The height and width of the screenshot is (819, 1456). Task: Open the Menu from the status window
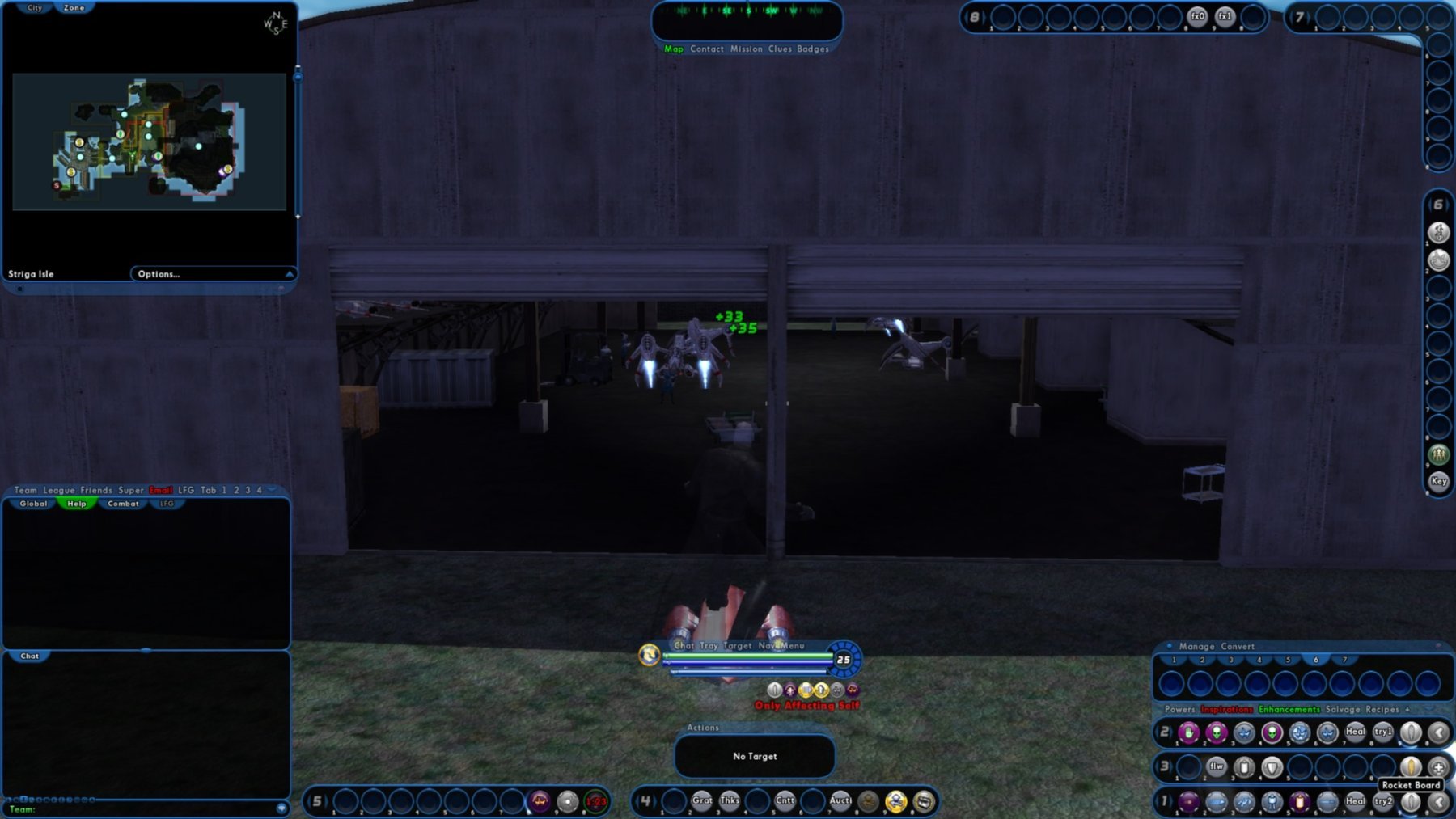tap(793, 646)
